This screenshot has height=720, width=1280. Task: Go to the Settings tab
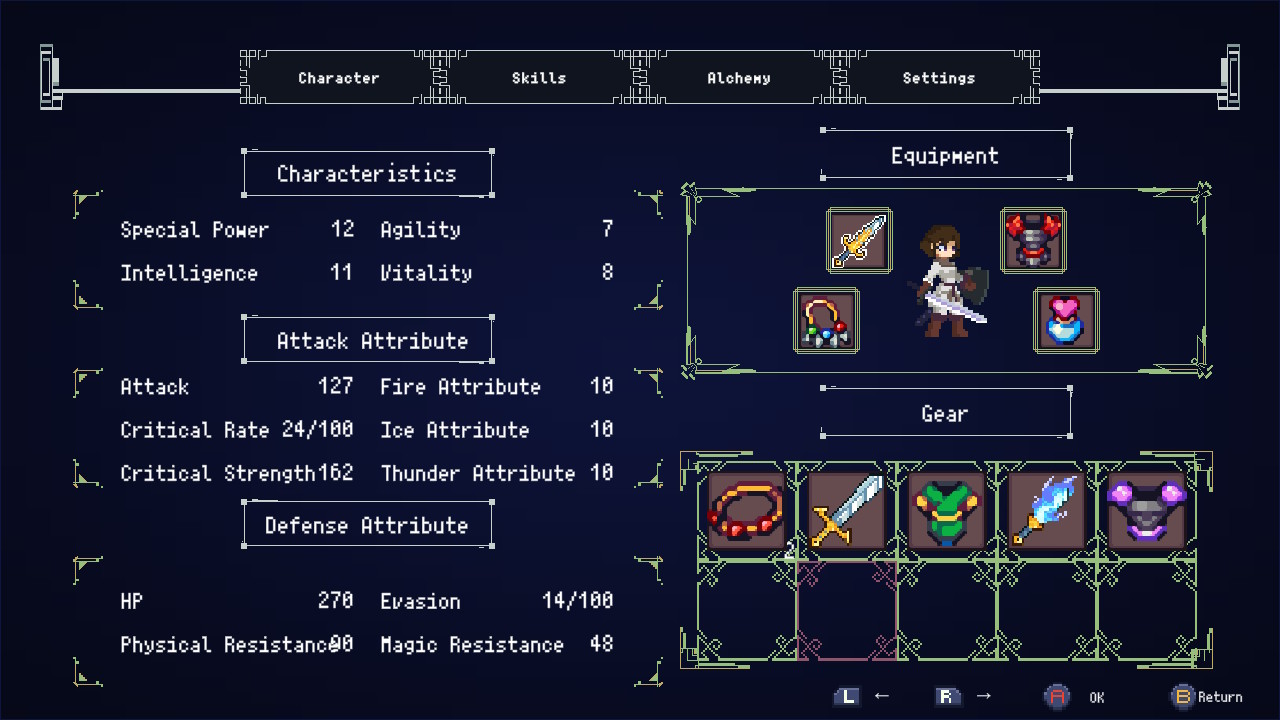(x=938, y=77)
